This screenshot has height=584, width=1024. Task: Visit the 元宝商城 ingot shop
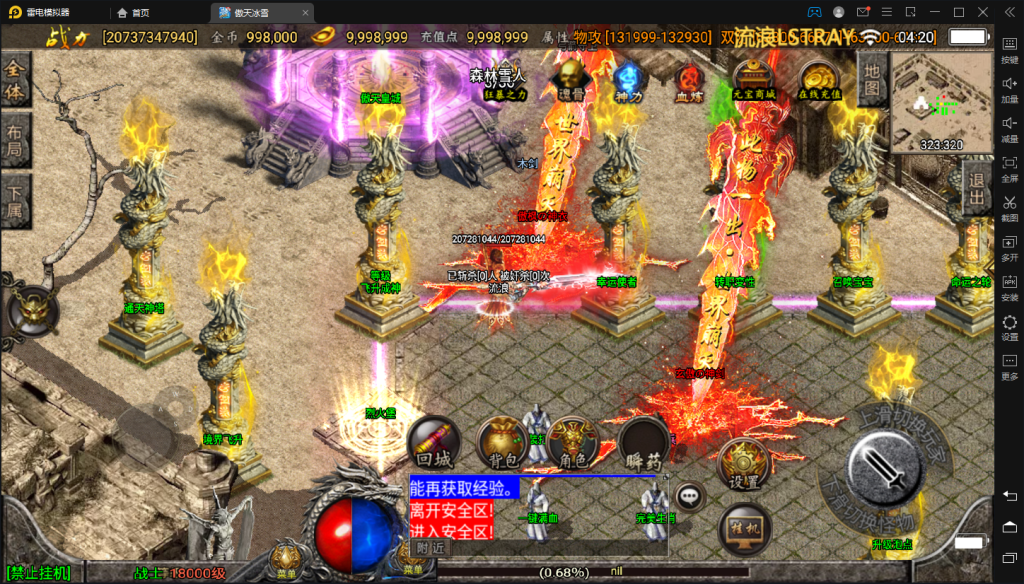coord(754,78)
